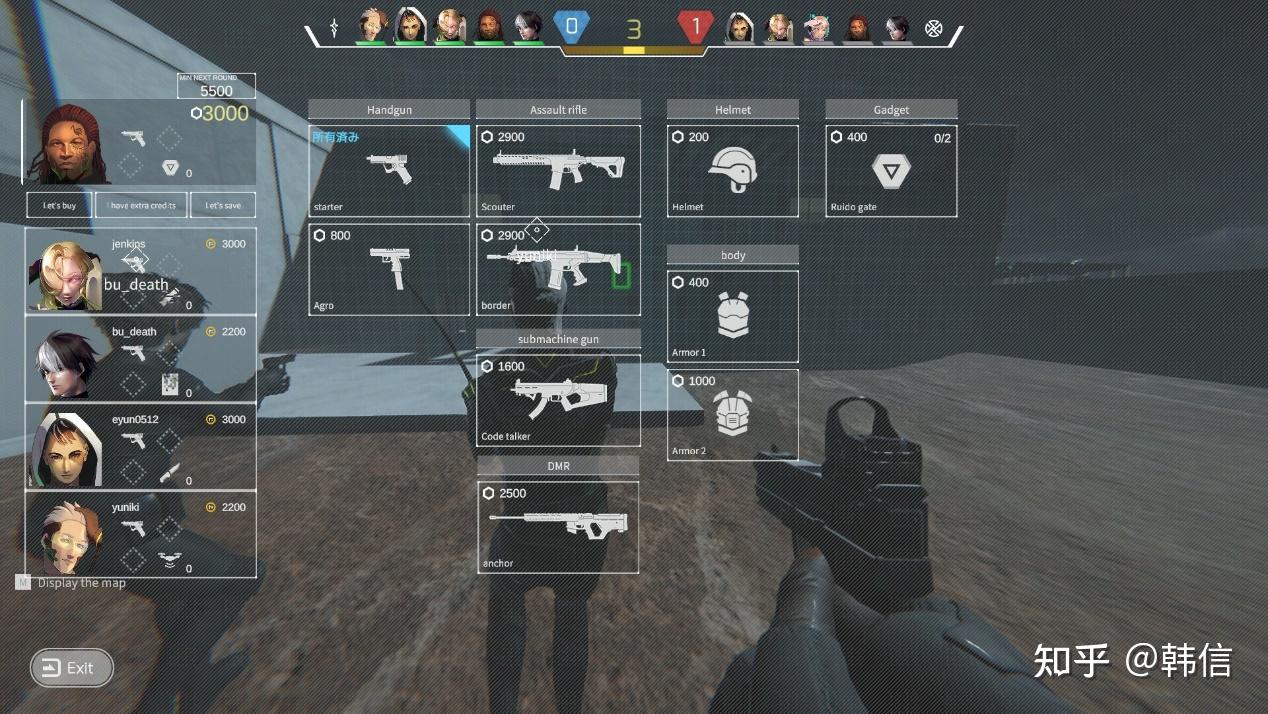Buy the Scouter assault rifle
The height and width of the screenshot is (714, 1268).
[x=558, y=171]
